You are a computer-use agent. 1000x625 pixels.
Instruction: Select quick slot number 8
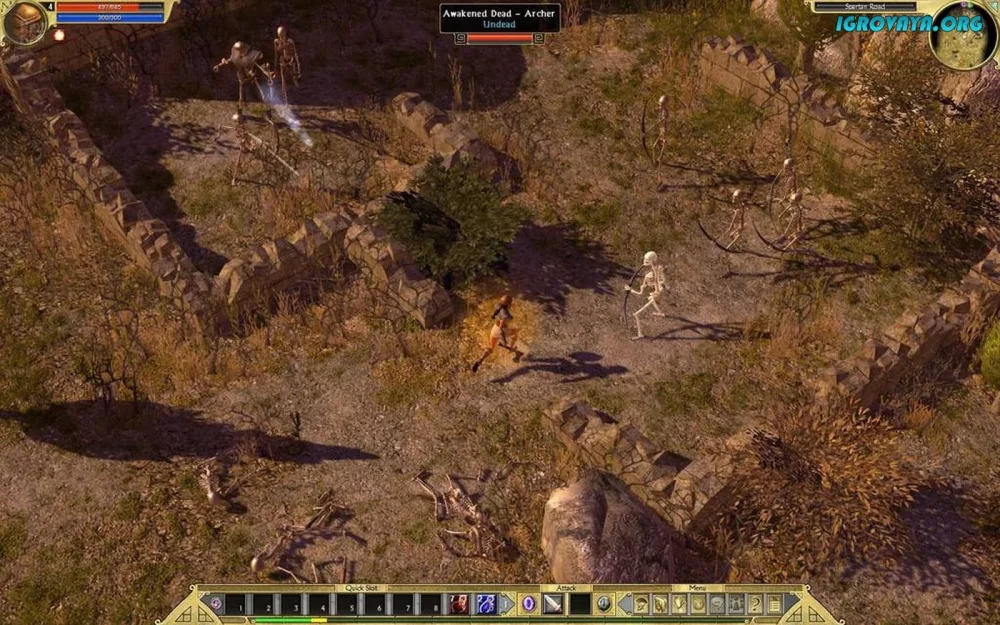pos(431,604)
